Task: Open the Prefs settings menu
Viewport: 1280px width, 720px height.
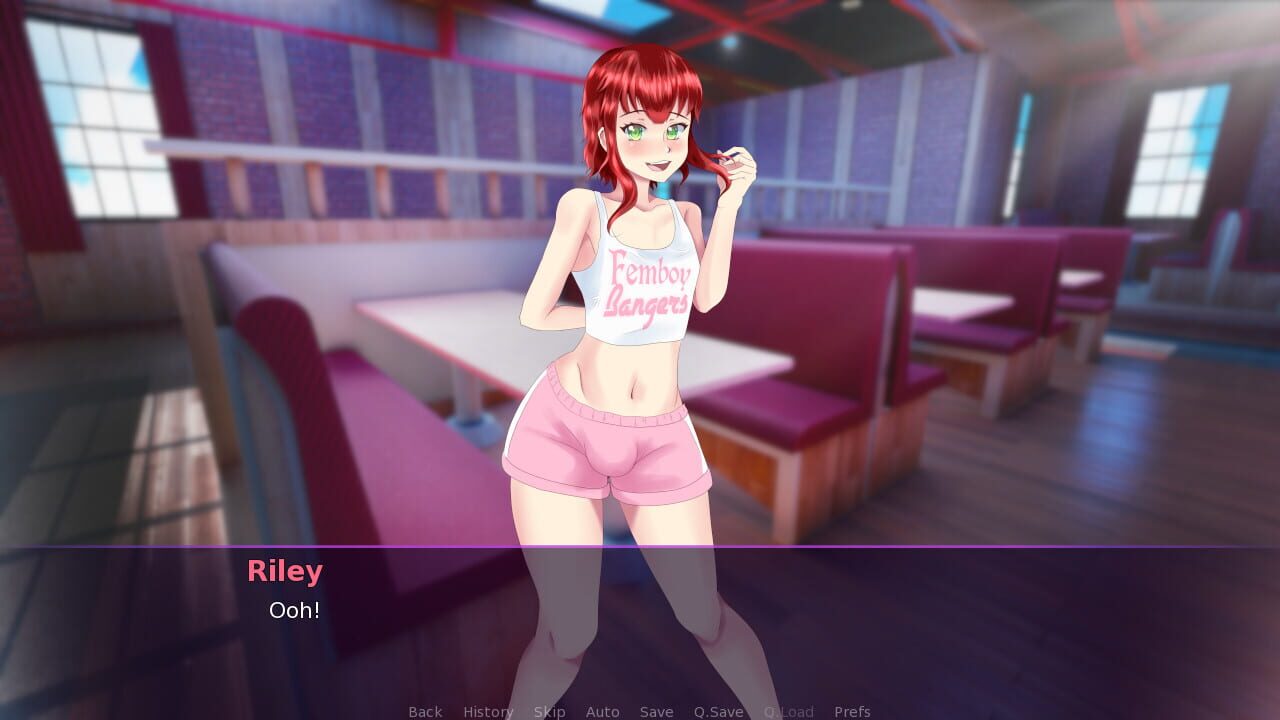Action: click(851, 711)
